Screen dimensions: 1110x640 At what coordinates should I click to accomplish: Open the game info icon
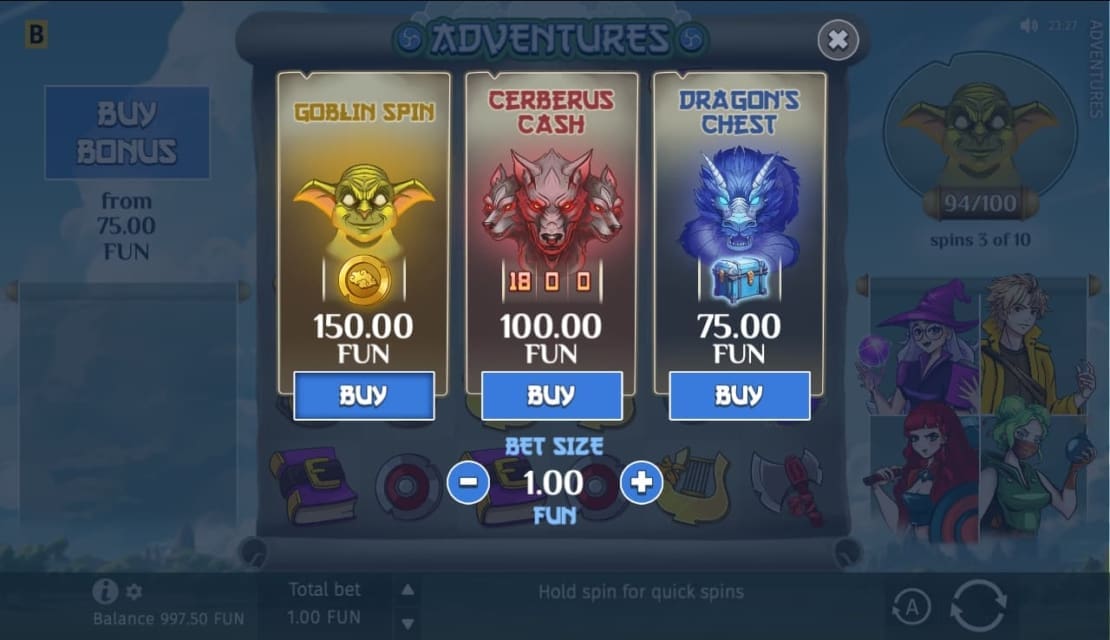click(103, 592)
